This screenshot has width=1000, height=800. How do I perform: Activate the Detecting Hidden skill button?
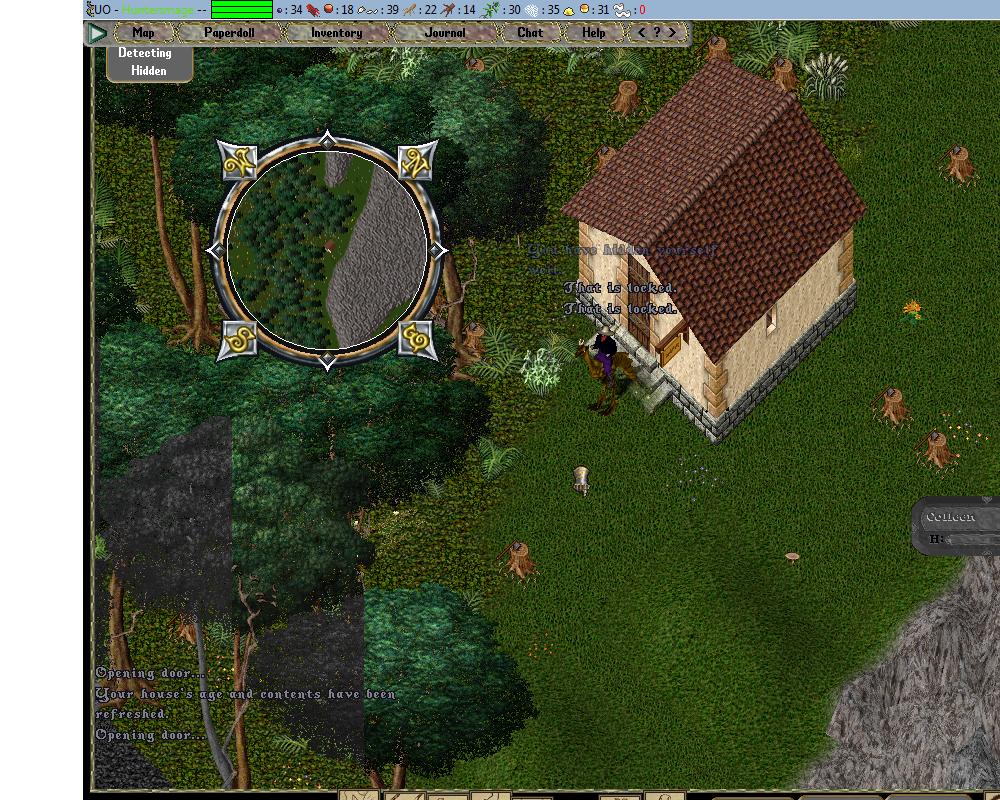(x=145, y=62)
